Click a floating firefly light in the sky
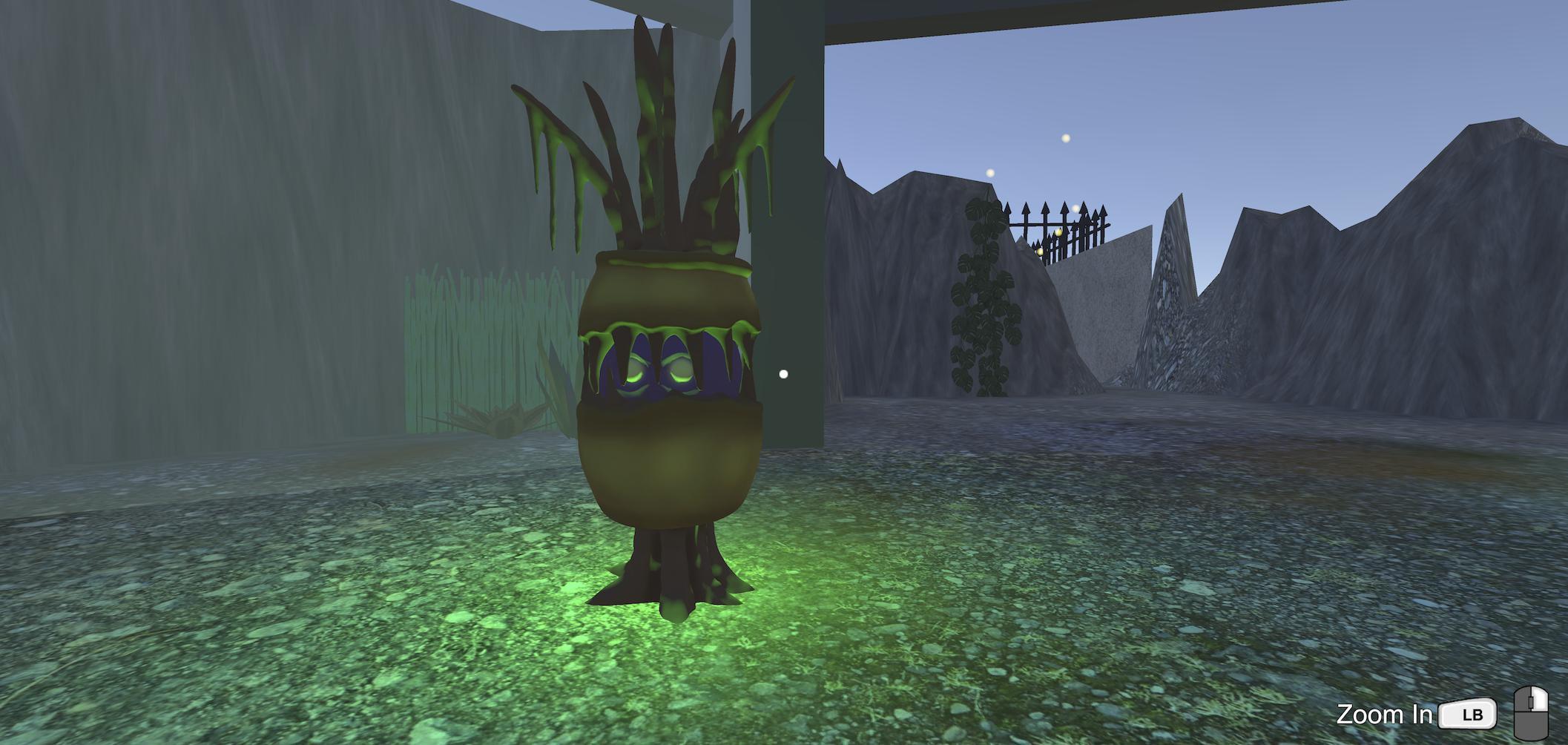Viewport: 1568px width, 745px height. point(1066,137)
